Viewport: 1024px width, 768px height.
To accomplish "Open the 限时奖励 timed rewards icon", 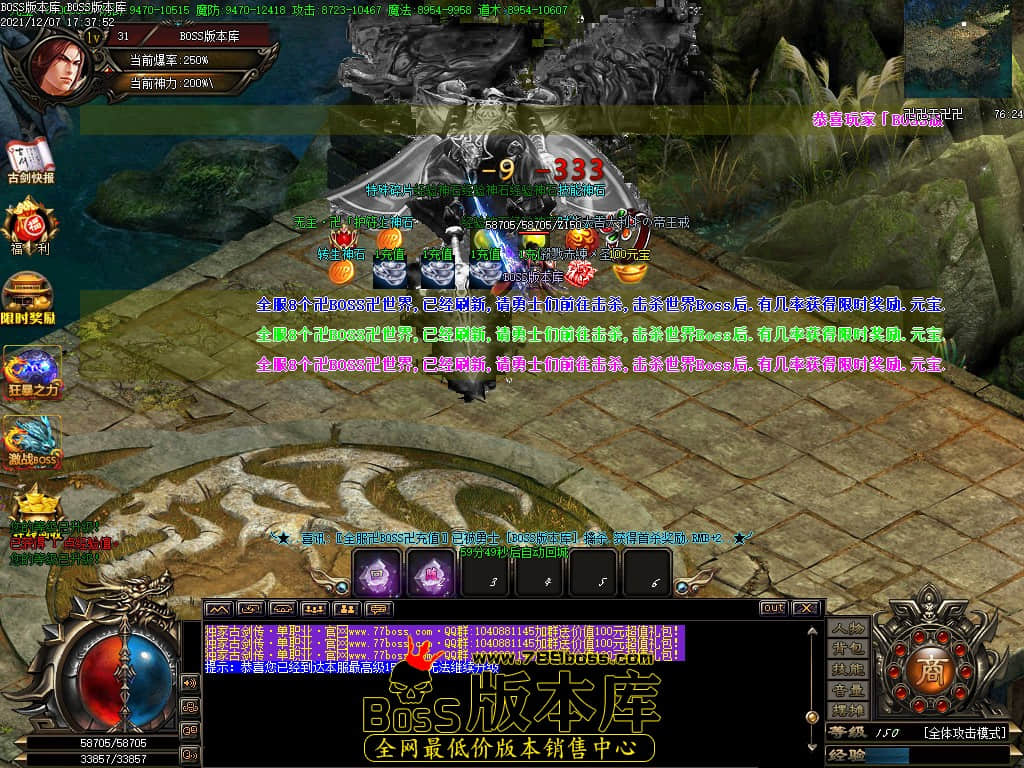I will pos(30,297).
